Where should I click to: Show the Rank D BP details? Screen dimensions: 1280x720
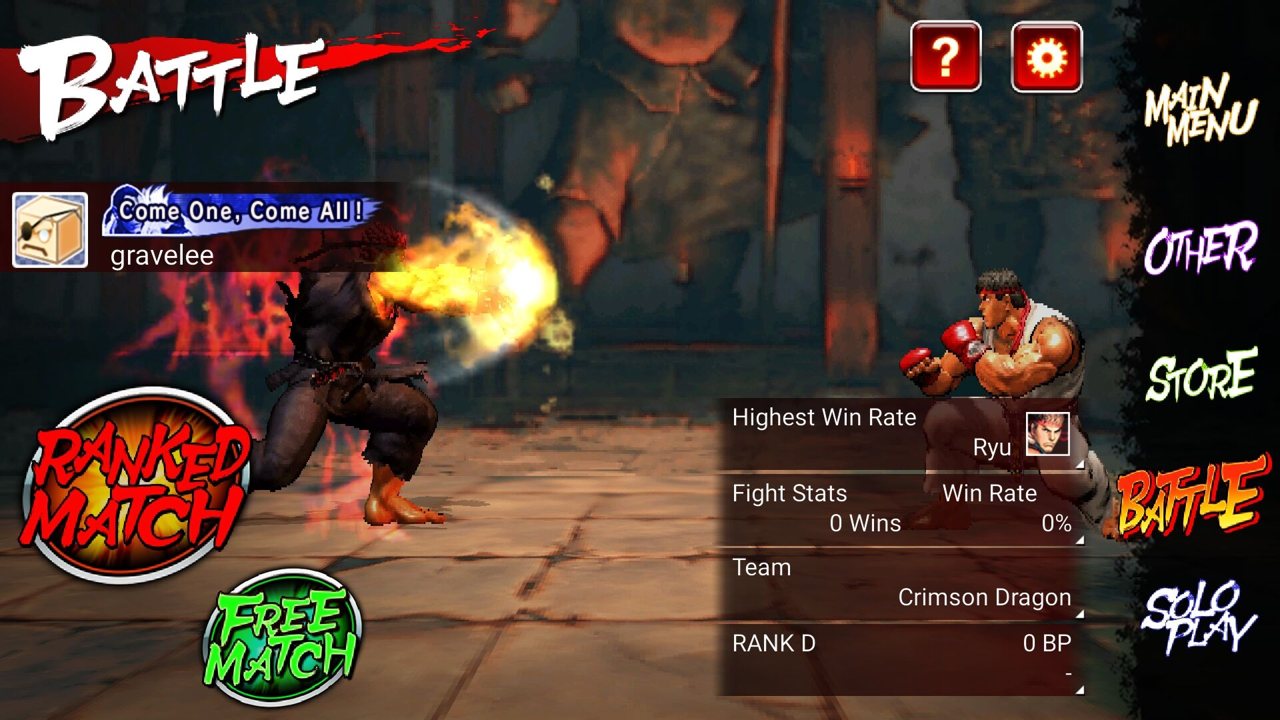point(902,658)
